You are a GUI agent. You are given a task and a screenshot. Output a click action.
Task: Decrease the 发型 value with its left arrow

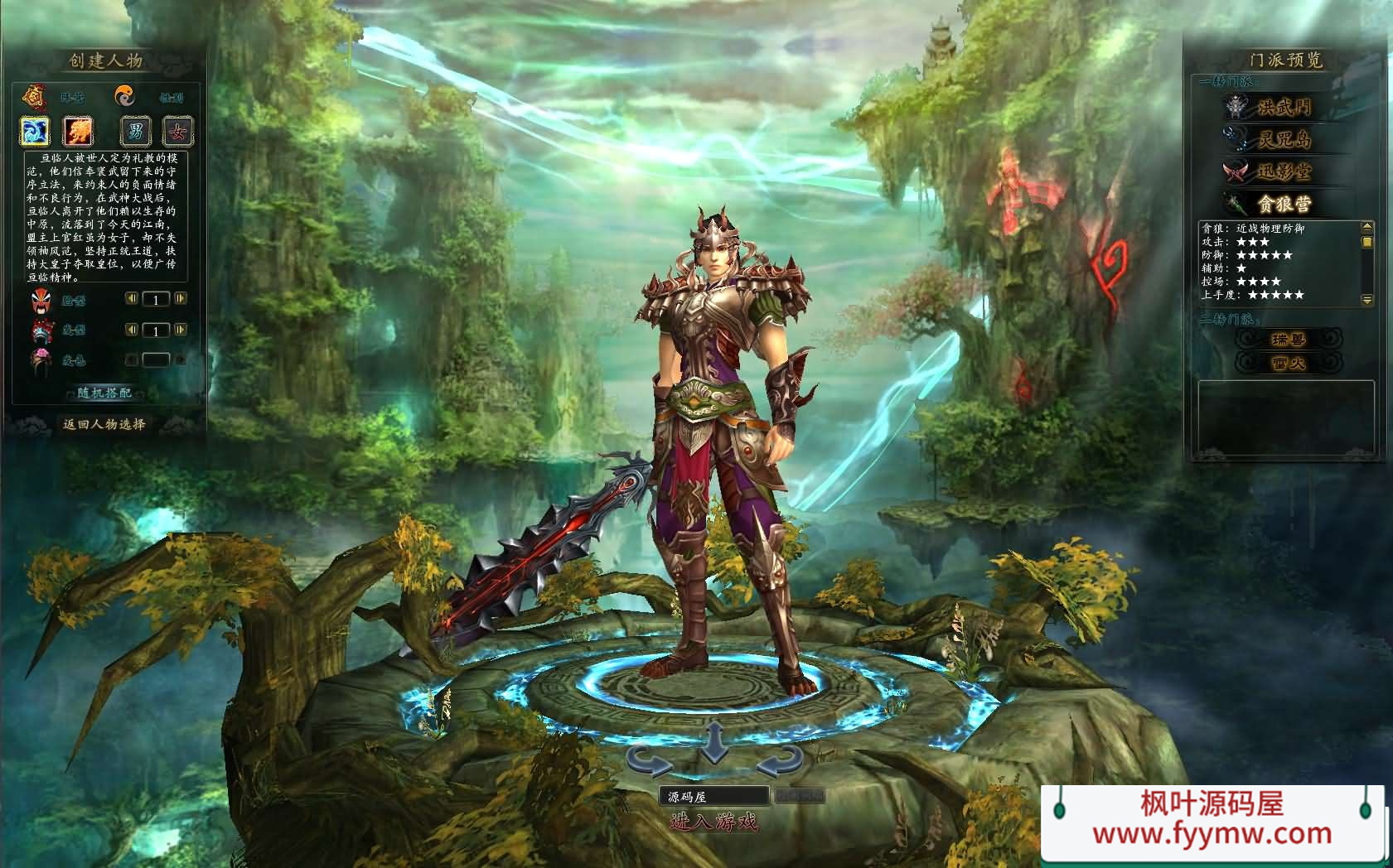(x=132, y=329)
